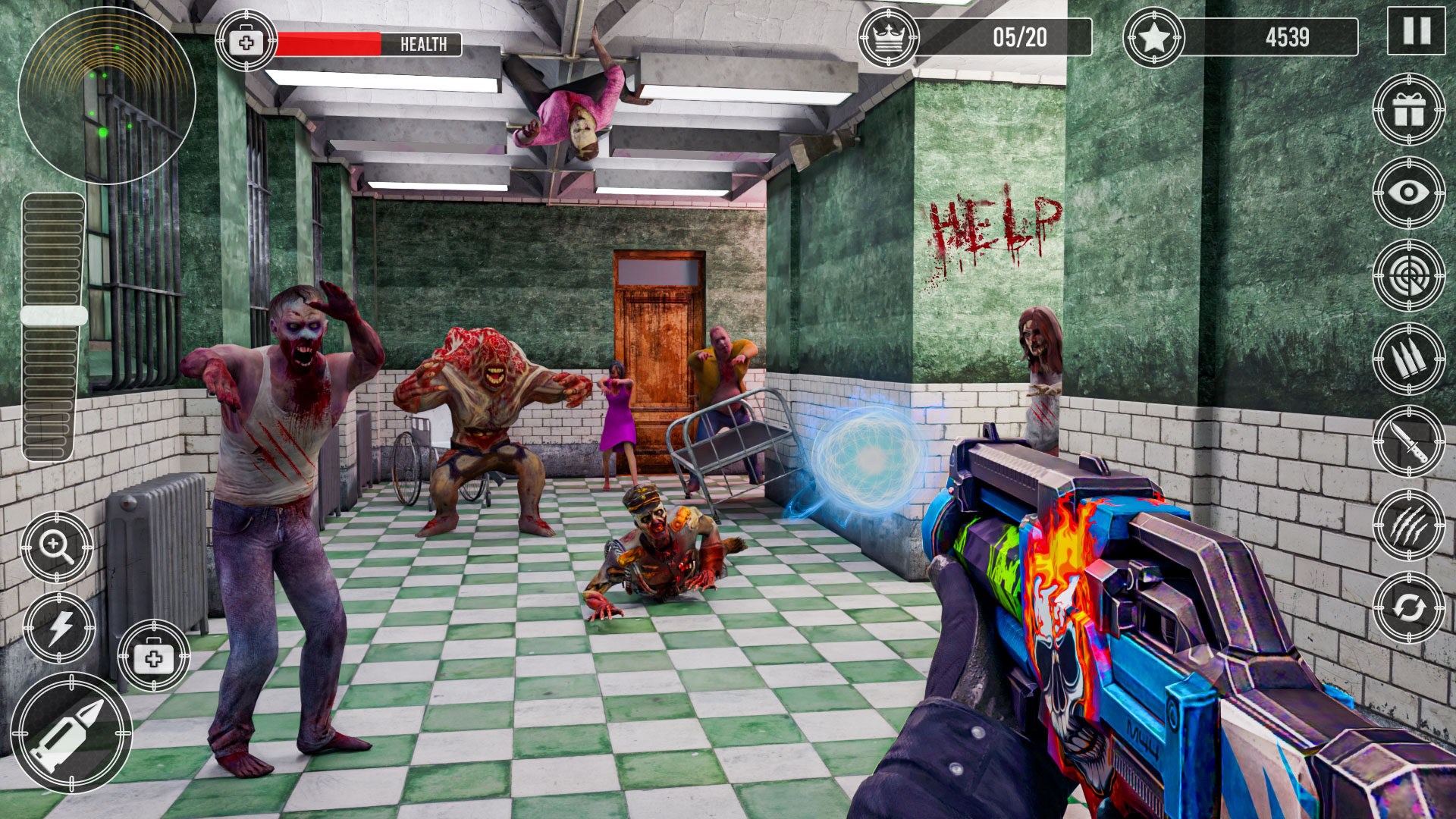Zoom in with the magnifier button
1456x819 pixels.
point(57,547)
